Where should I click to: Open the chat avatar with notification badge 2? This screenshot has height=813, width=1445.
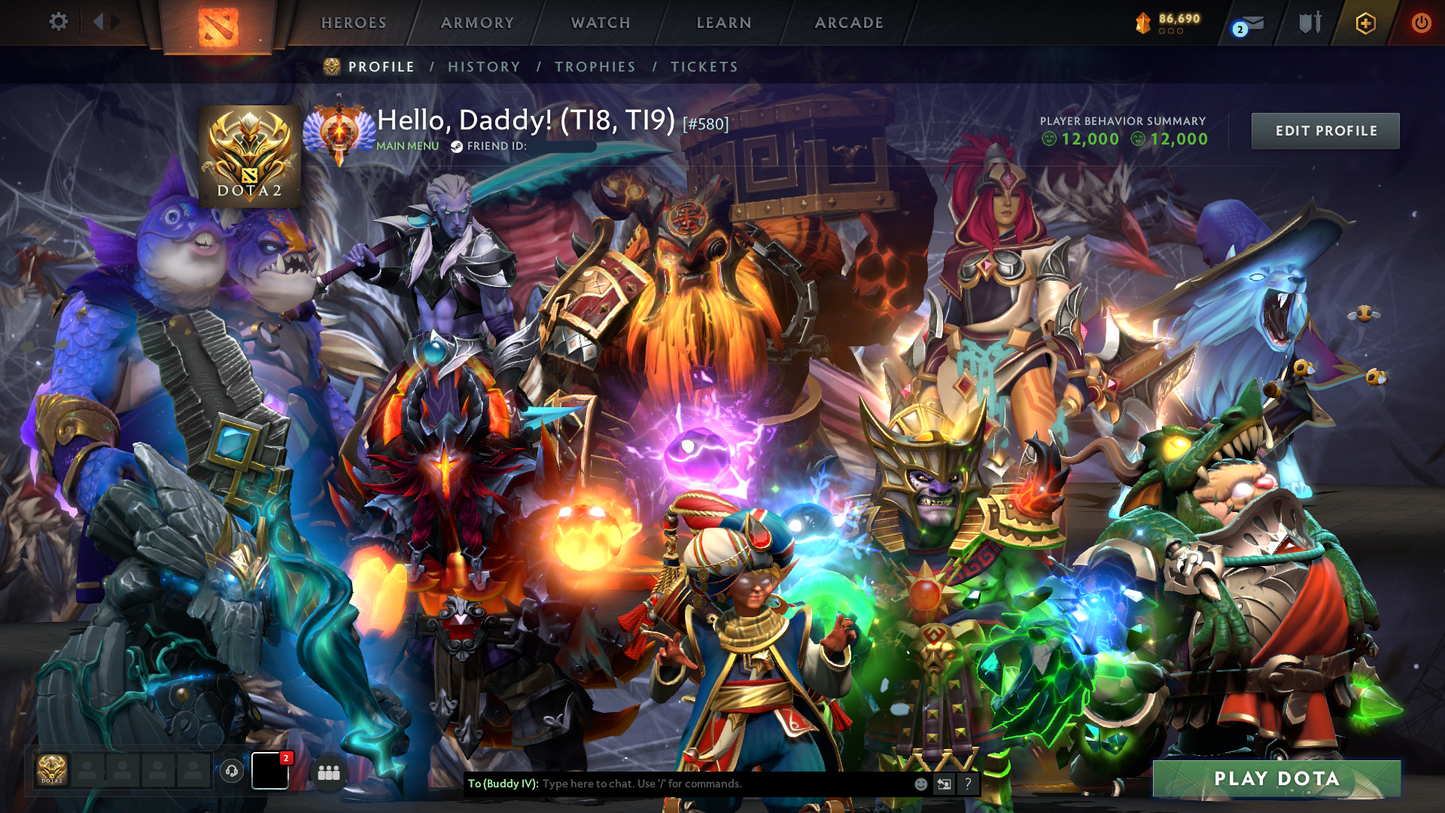(268, 770)
